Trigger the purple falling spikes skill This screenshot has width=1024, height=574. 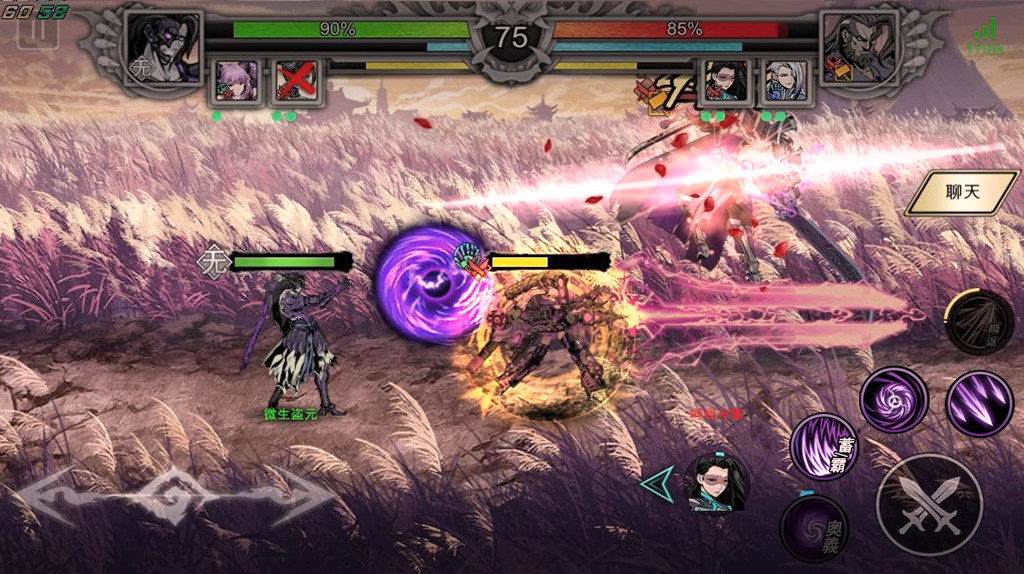point(979,403)
